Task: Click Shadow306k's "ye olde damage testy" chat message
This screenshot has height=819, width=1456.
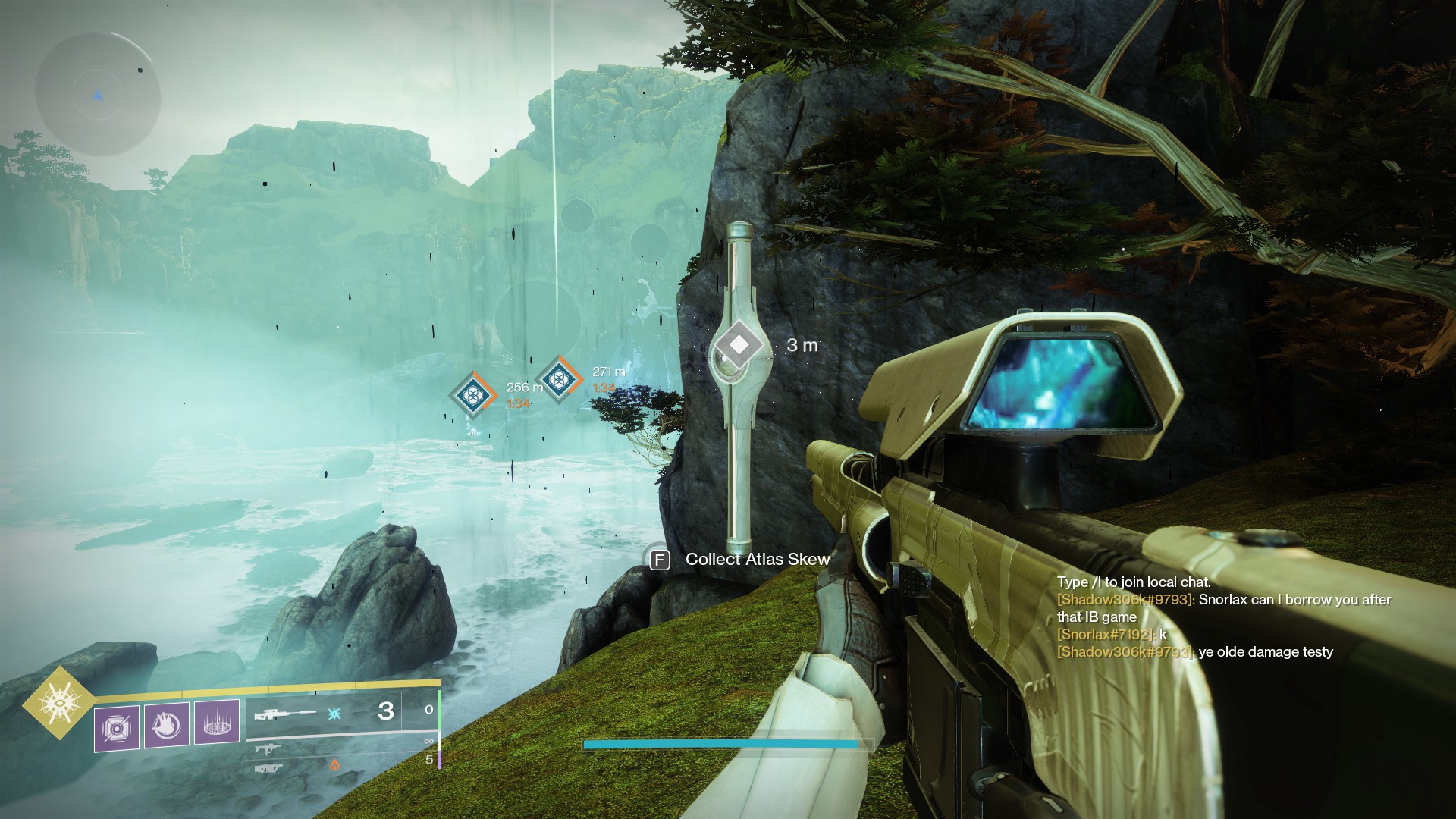Action: tap(1265, 652)
